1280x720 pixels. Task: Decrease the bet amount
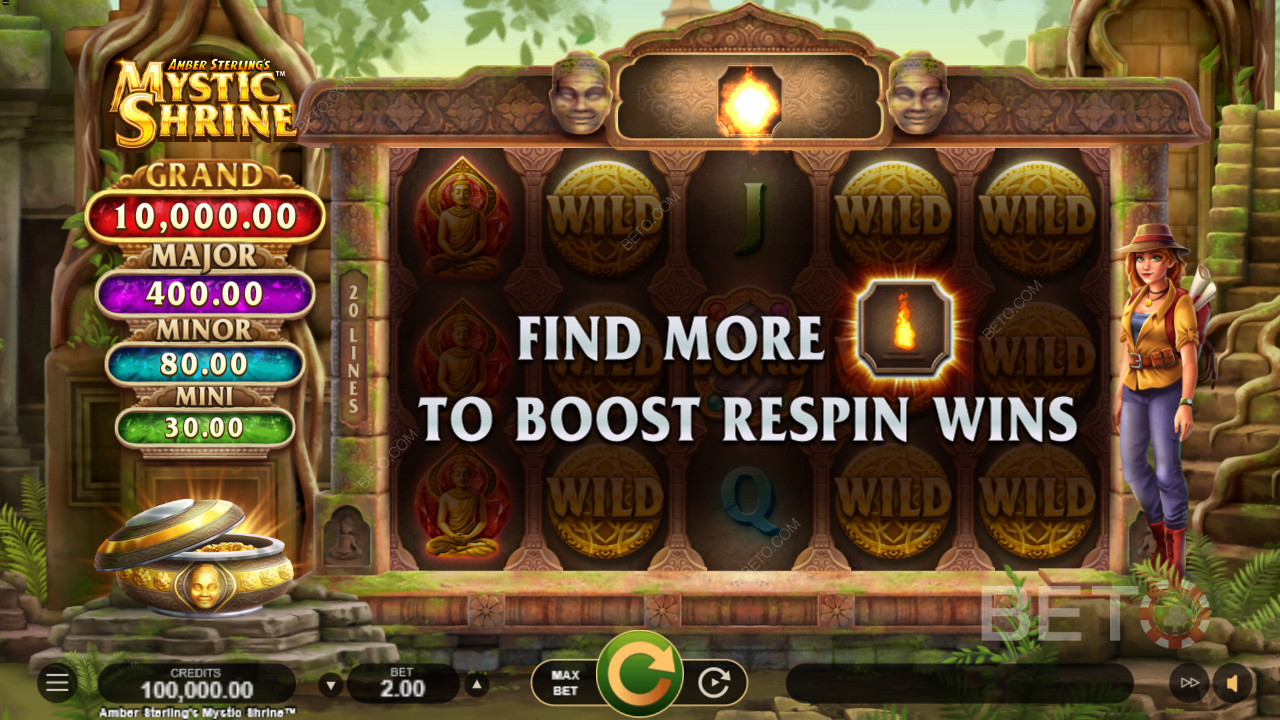(x=331, y=685)
